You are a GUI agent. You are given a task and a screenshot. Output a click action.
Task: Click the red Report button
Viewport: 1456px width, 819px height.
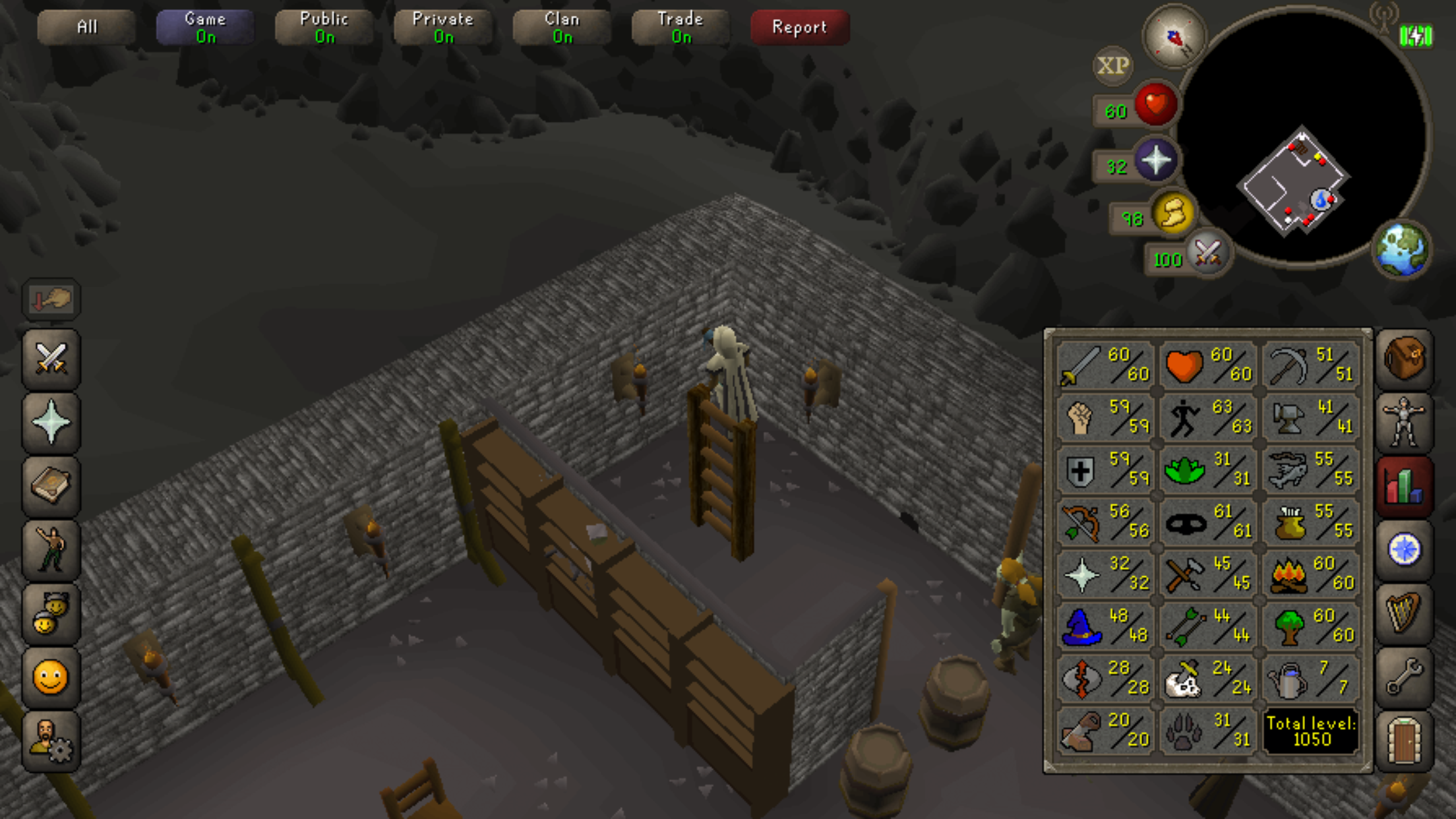coord(799,27)
